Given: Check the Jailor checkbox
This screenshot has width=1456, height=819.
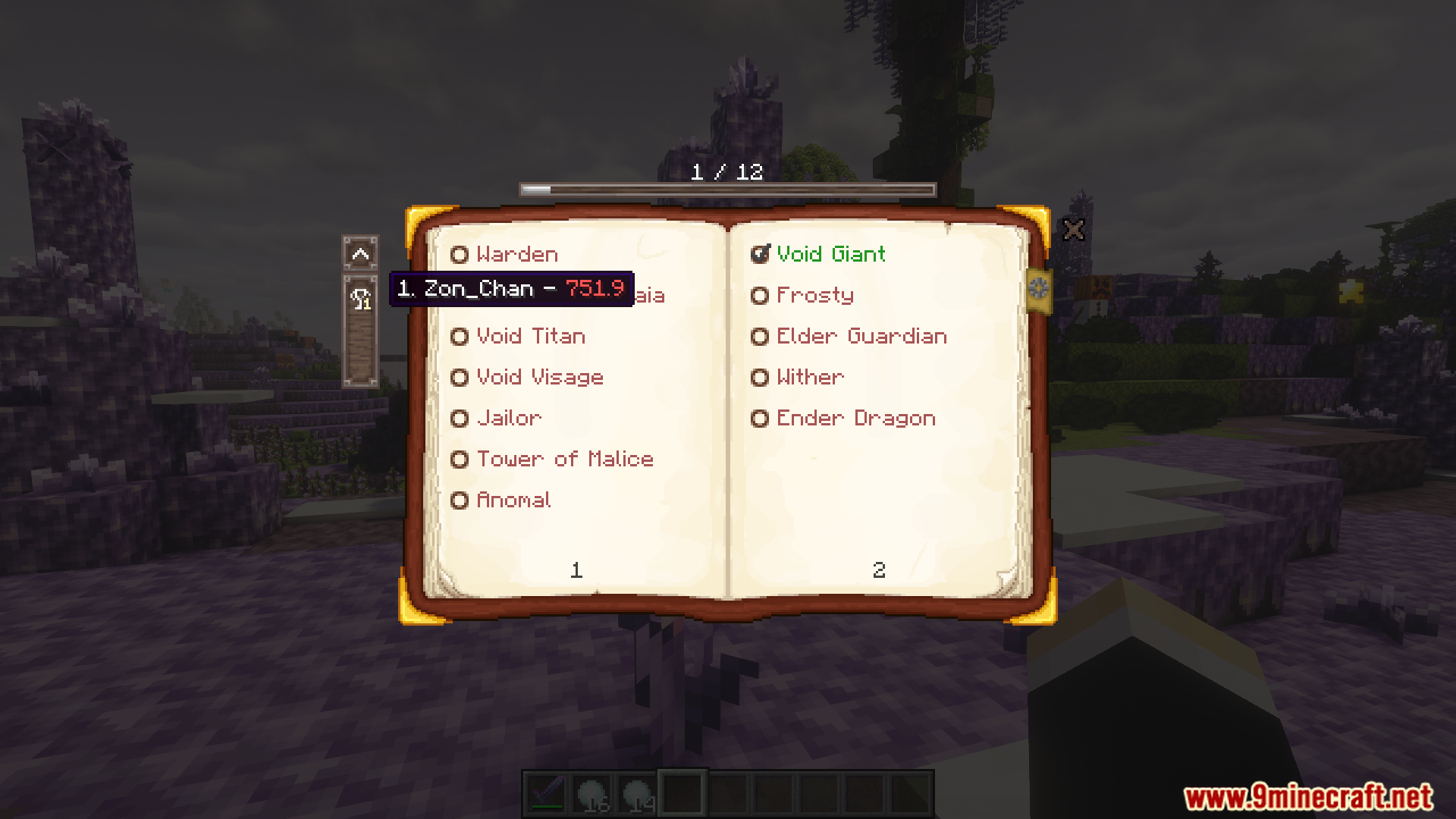Looking at the screenshot, I should (460, 418).
